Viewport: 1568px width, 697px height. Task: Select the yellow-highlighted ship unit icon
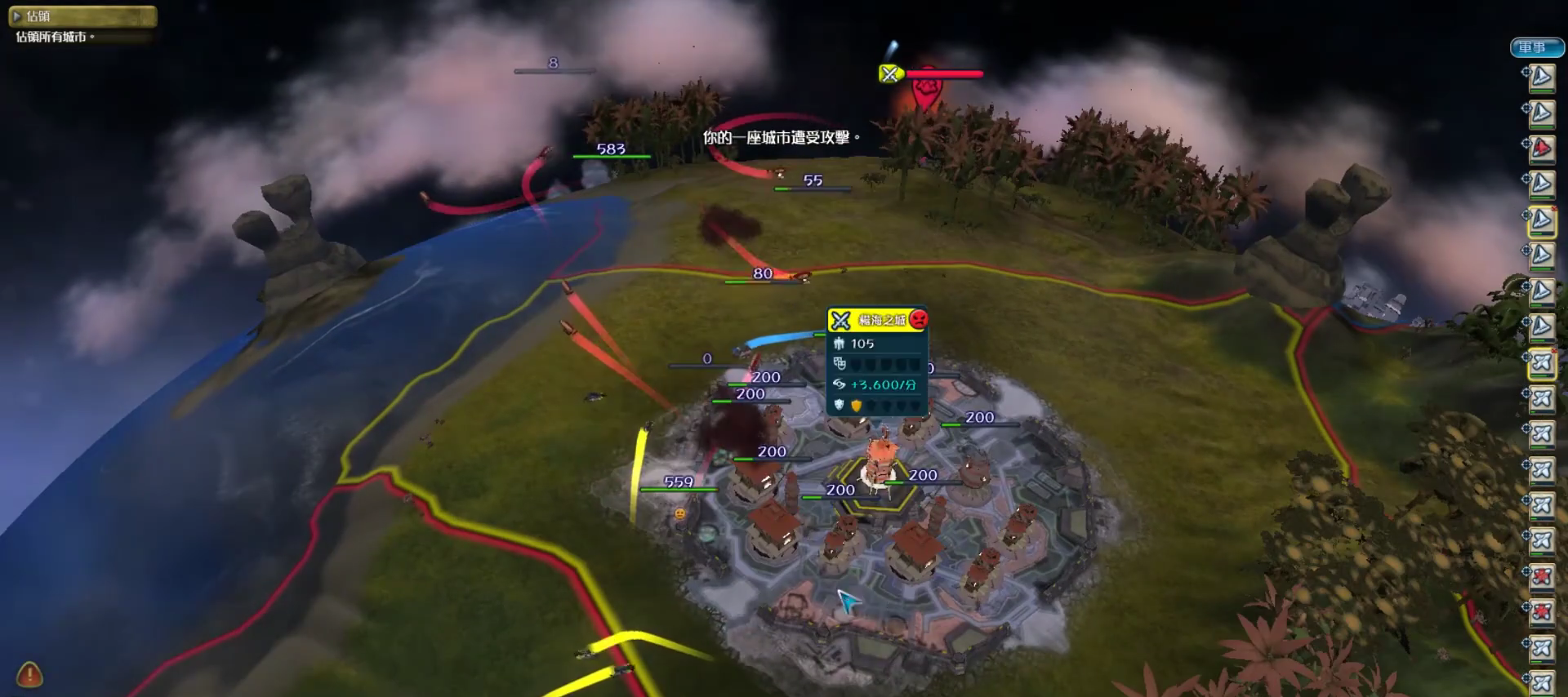(x=1541, y=220)
